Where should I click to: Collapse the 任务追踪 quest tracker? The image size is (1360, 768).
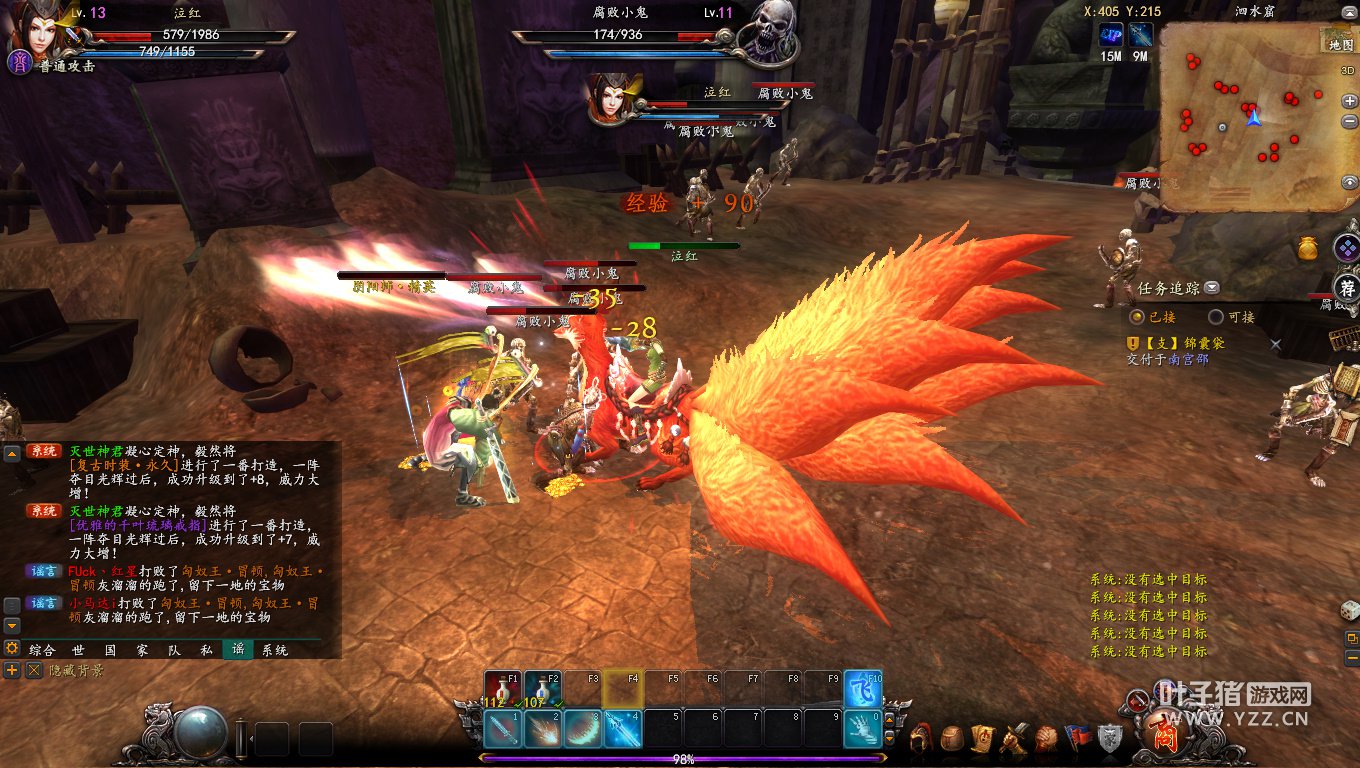(1212, 288)
